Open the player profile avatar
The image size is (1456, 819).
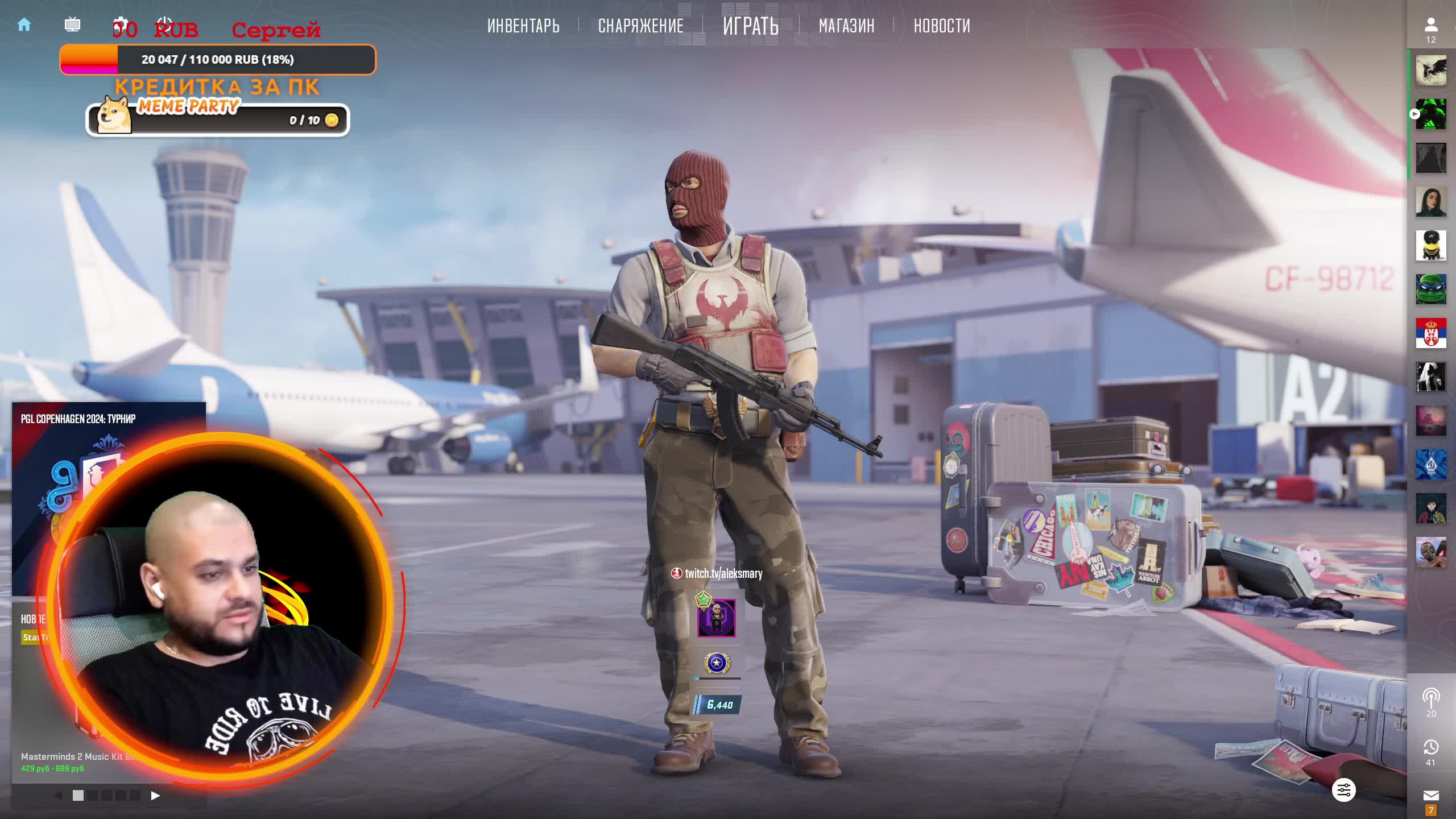[x=716, y=618]
